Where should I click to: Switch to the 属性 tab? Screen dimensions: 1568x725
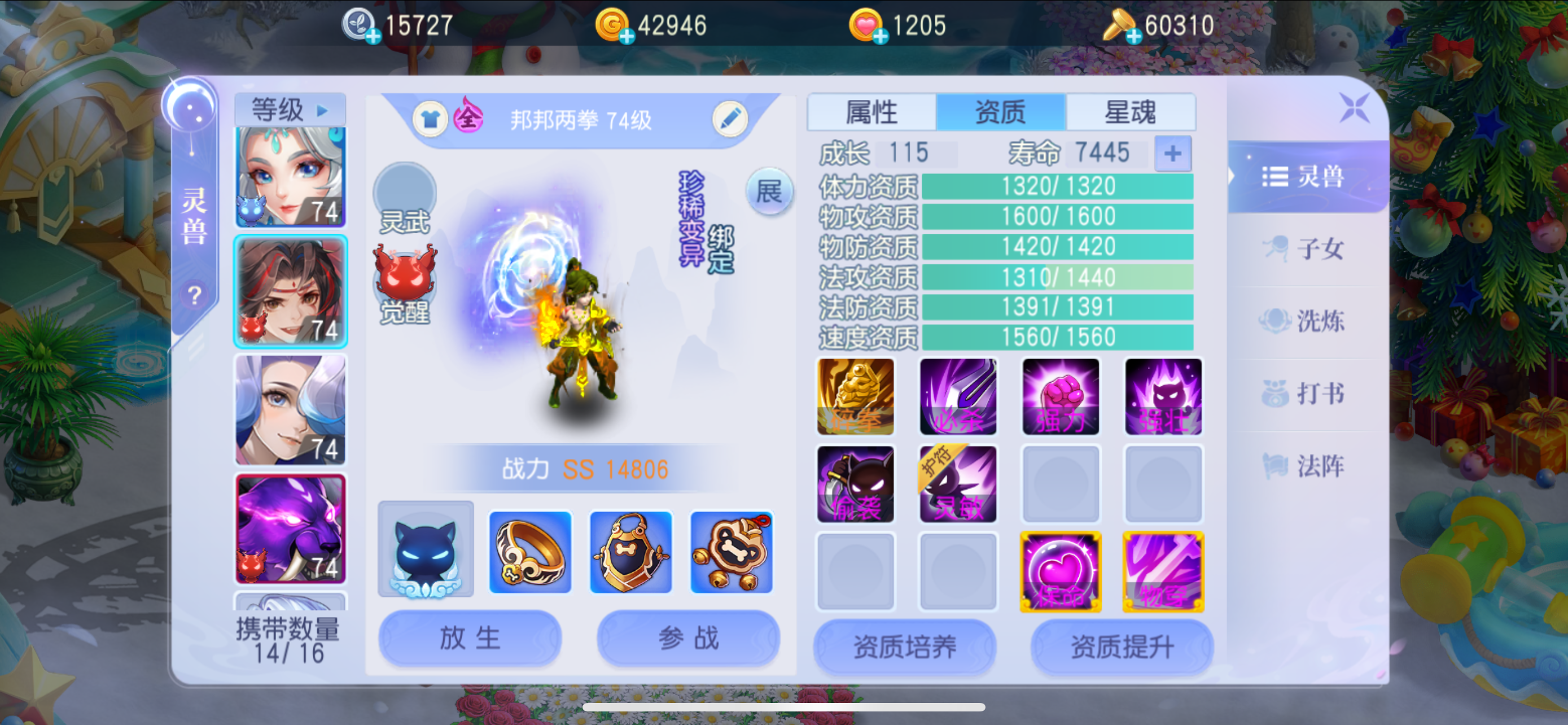[x=871, y=111]
